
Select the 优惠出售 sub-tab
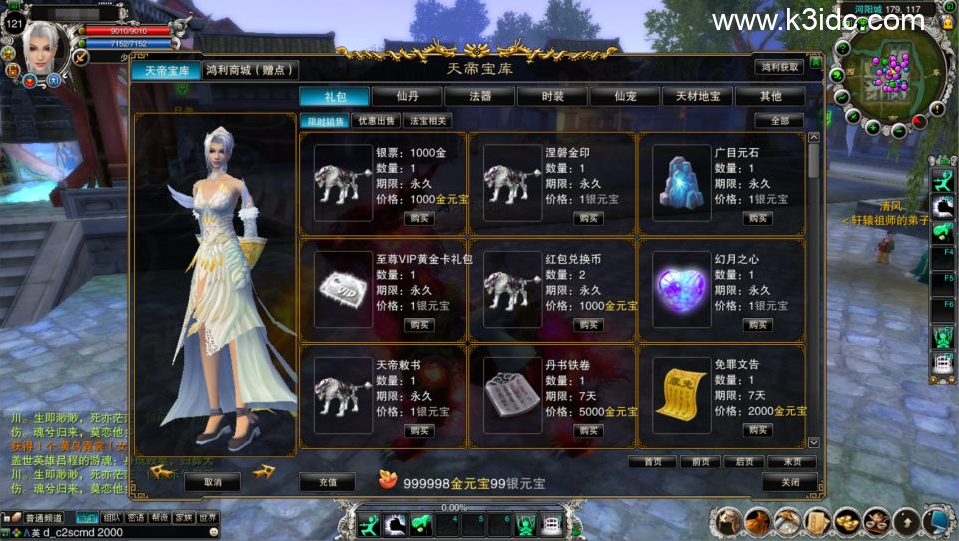(376, 121)
